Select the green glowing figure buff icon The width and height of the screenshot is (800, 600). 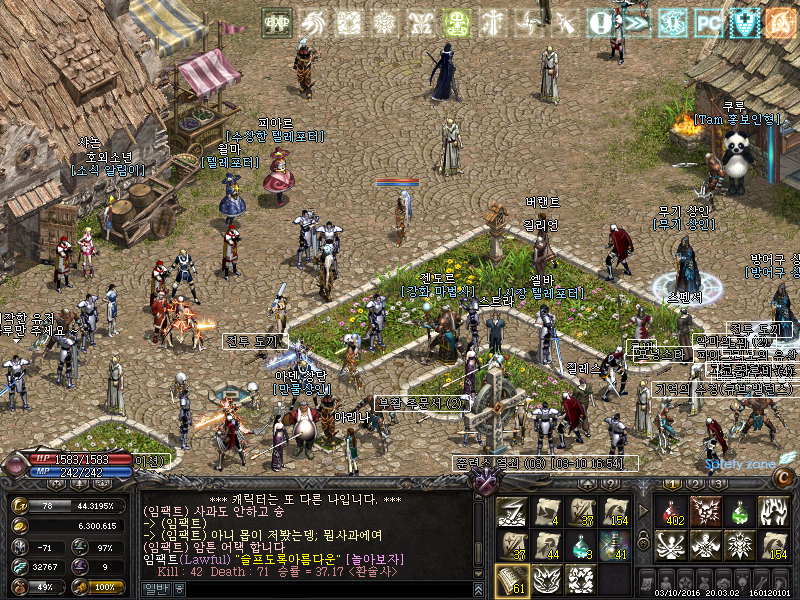(457, 22)
